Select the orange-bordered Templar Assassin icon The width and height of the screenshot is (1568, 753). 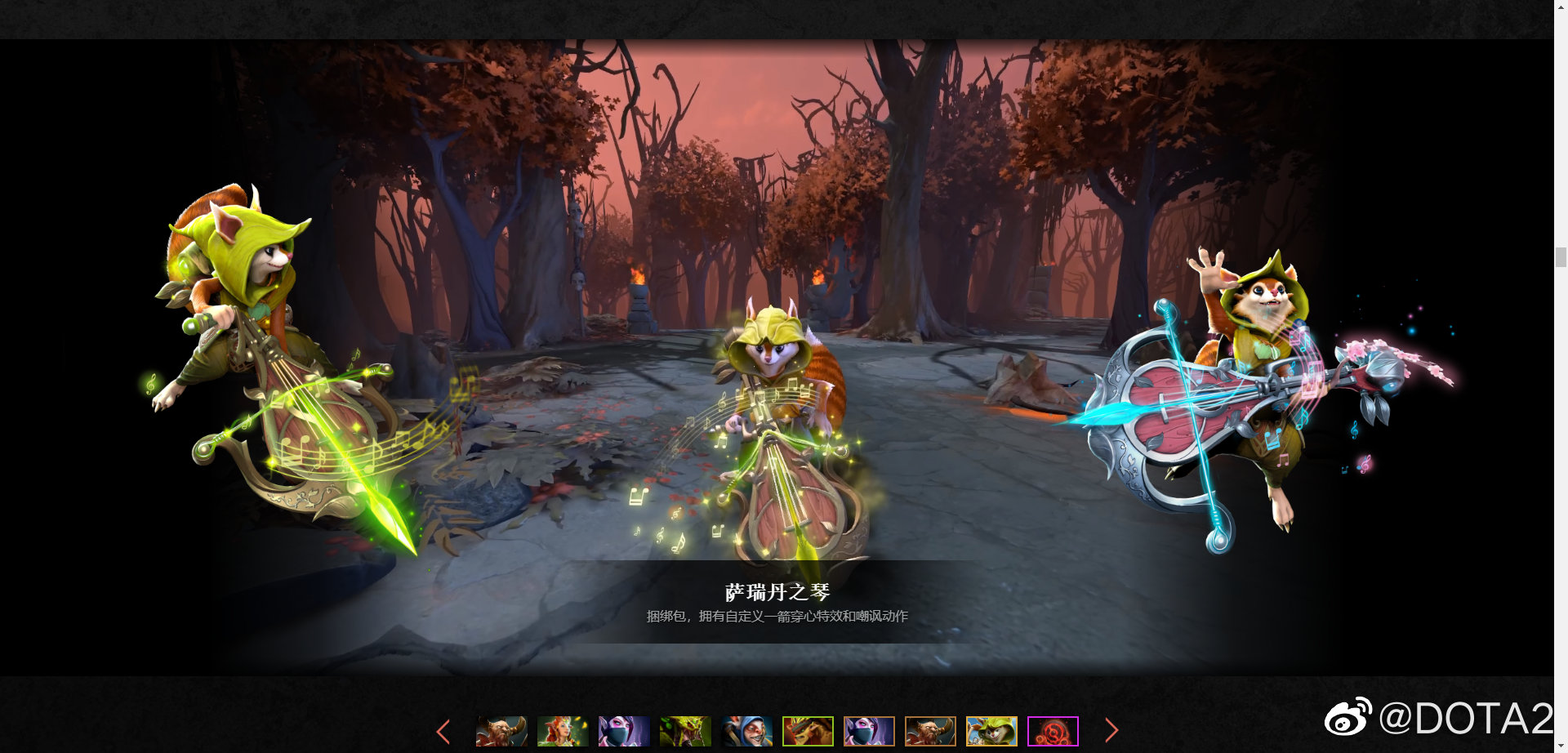point(870,731)
